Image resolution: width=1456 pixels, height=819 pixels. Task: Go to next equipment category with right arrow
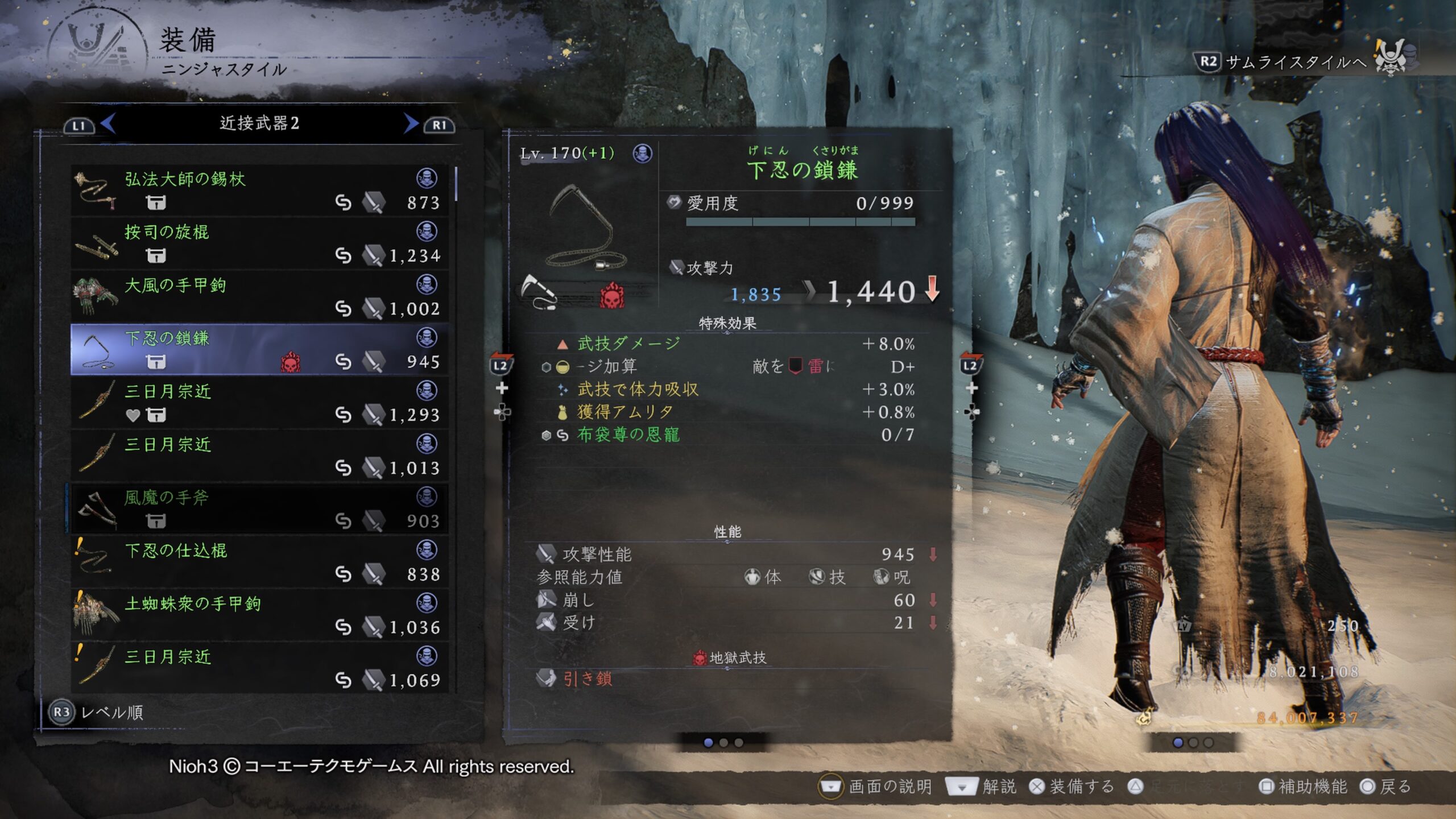(x=411, y=123)
